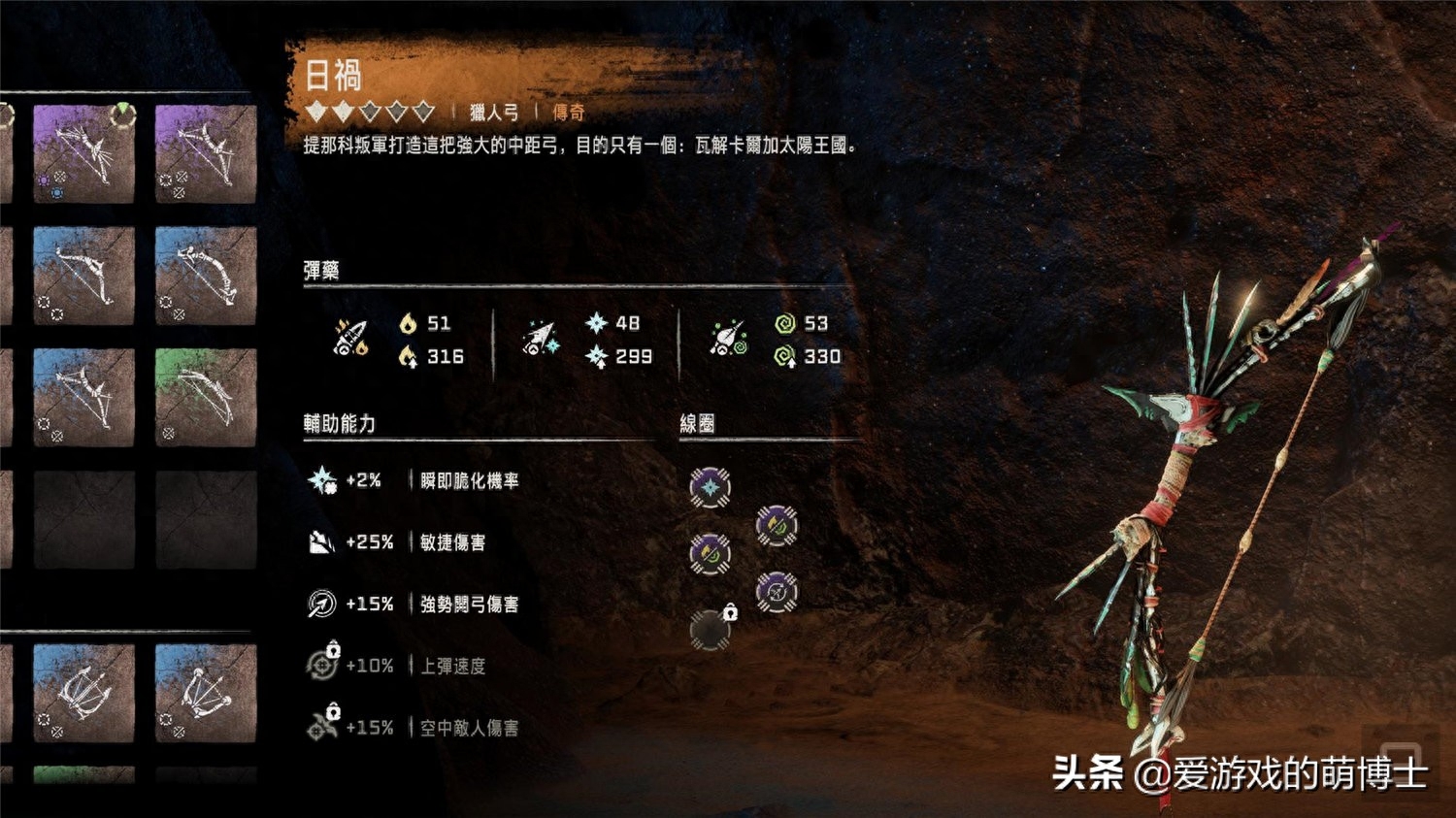Viewport: 1456px width, 818px height.
Task: Select the locked 空中敵人傷害 +15% perk row
Action: 413,728
